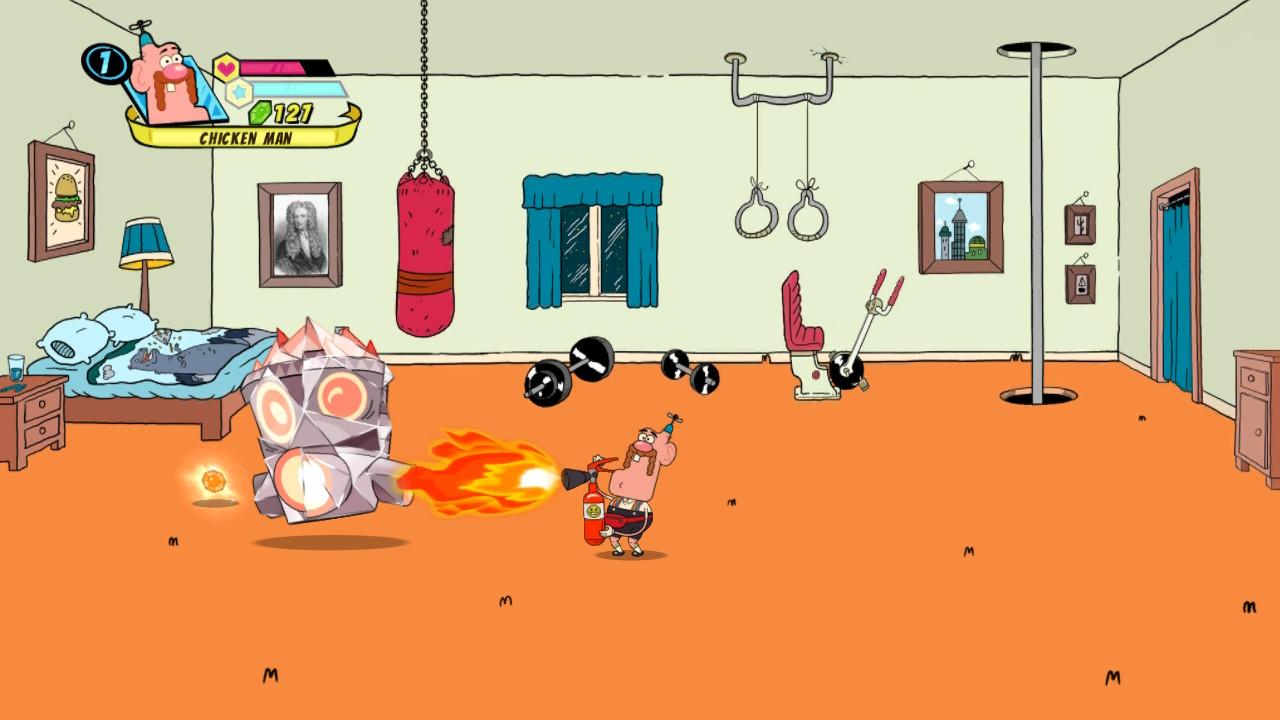1280x720 pixels.
Task: Click the heart icon next to the health bar
Action: click(224, 68)
